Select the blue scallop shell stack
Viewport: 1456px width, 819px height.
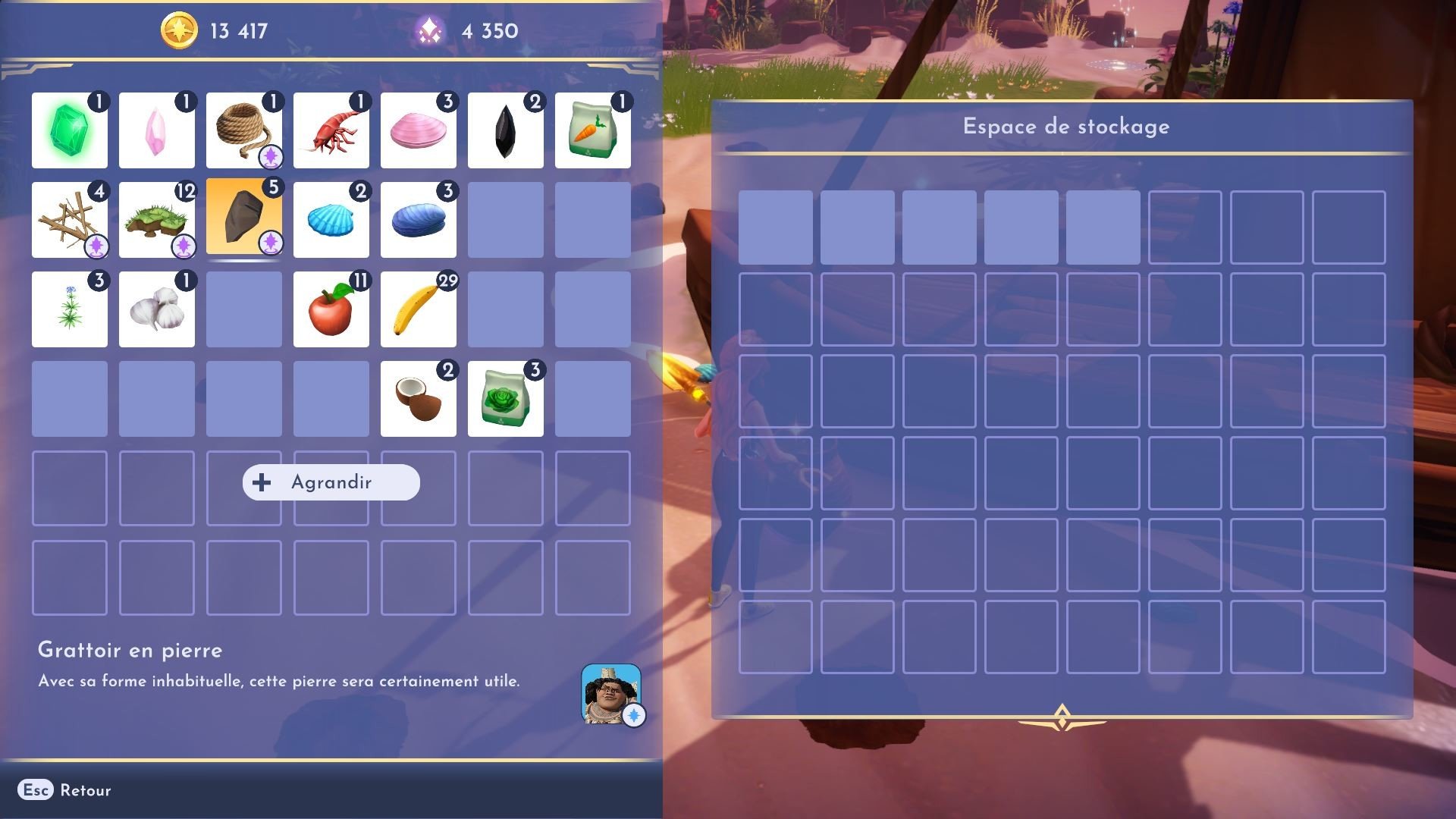331,220
